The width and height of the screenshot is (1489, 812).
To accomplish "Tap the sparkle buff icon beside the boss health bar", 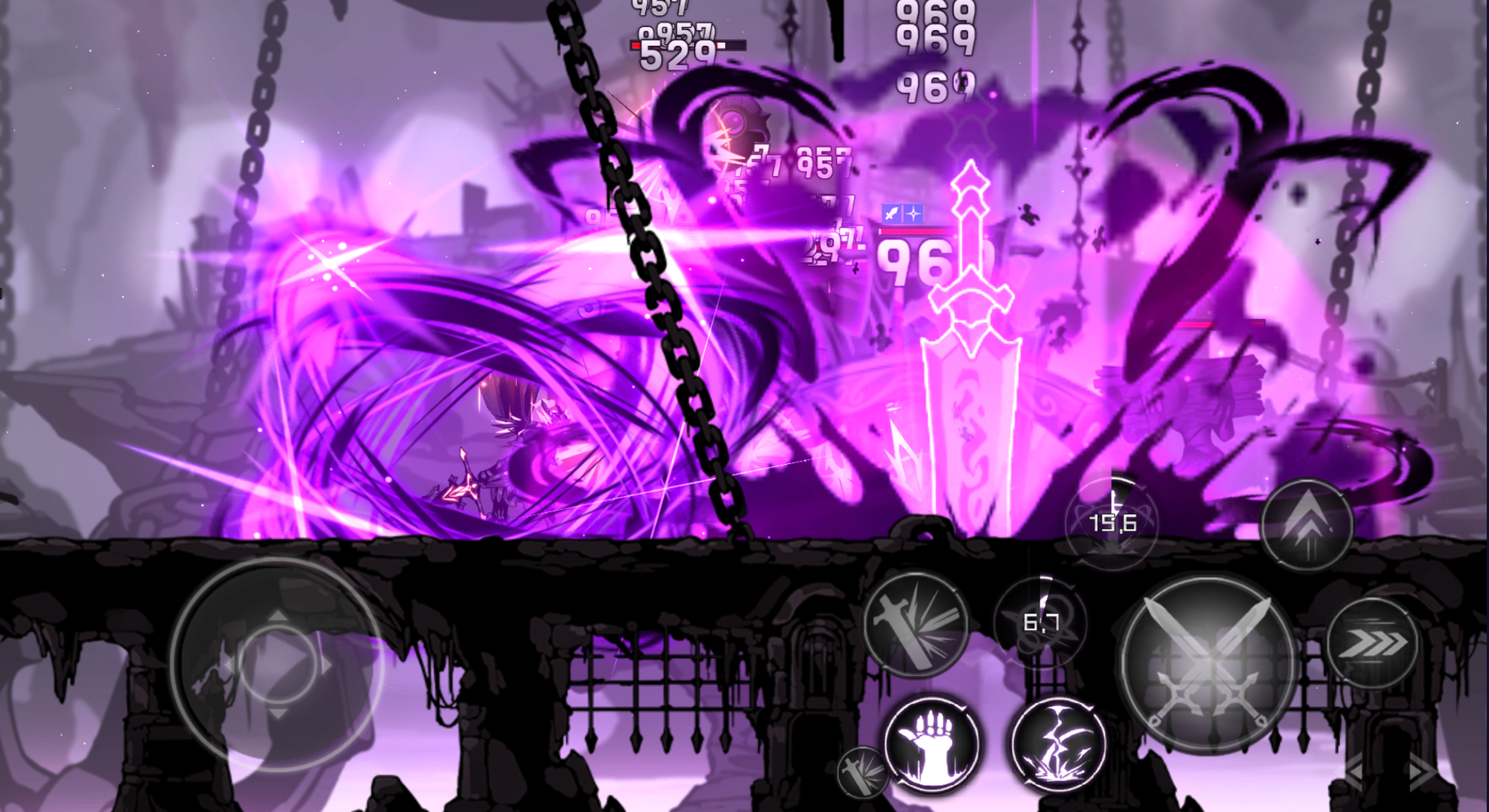I will [913, 213].
